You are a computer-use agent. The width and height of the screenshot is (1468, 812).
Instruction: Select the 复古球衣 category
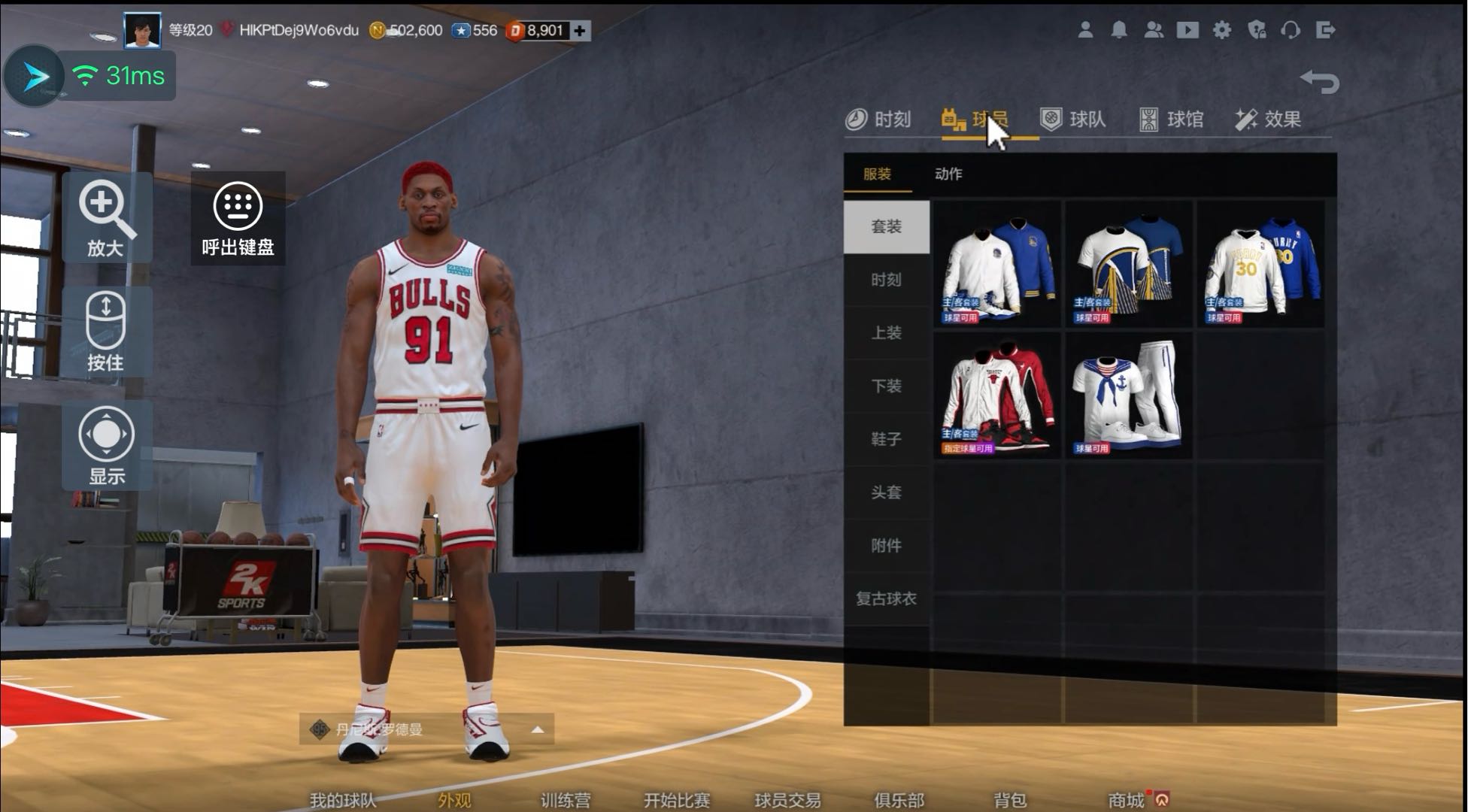tap(886, 599)
